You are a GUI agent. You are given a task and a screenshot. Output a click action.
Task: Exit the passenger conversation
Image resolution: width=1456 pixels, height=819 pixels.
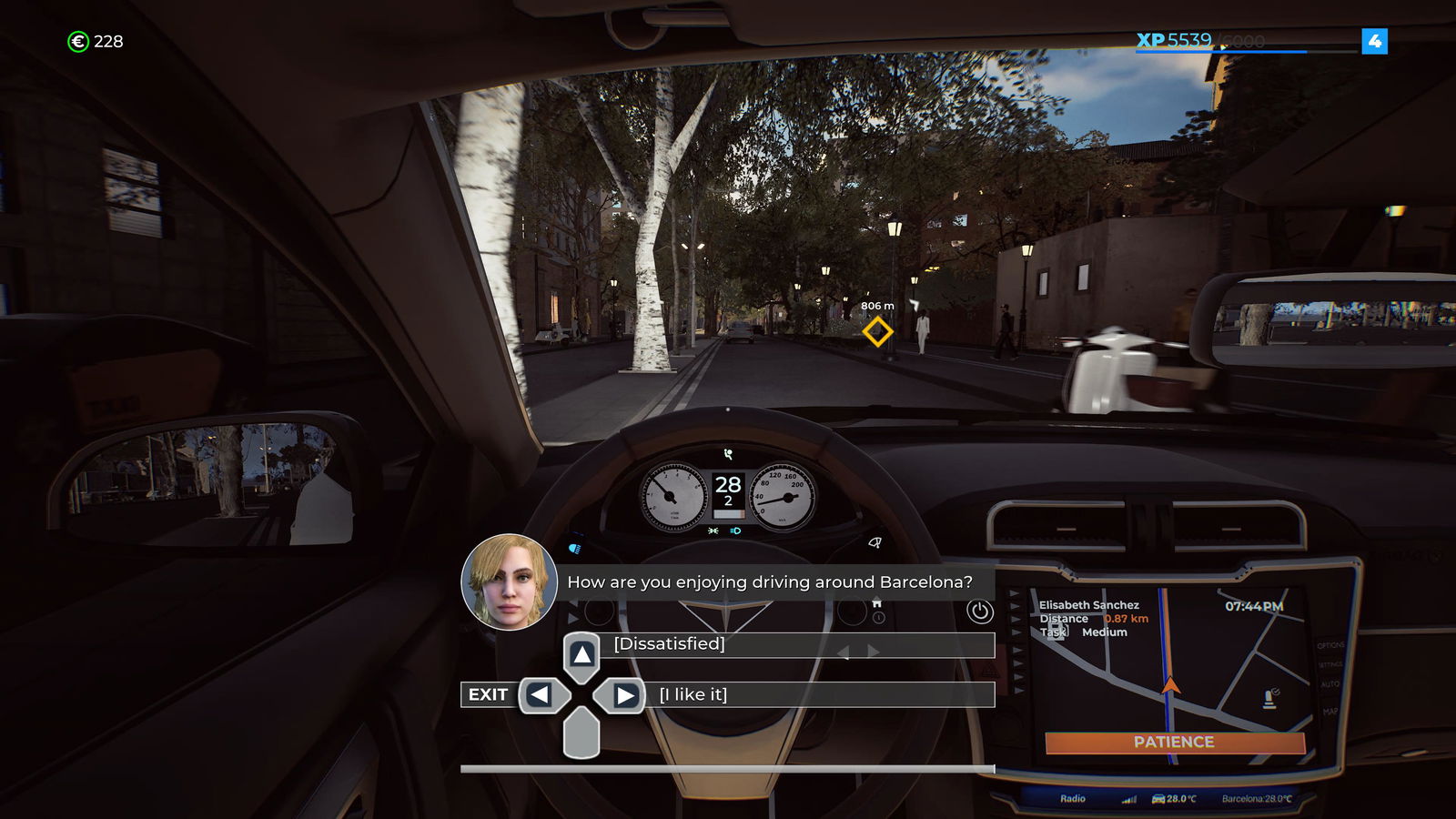tap(488, 694)
